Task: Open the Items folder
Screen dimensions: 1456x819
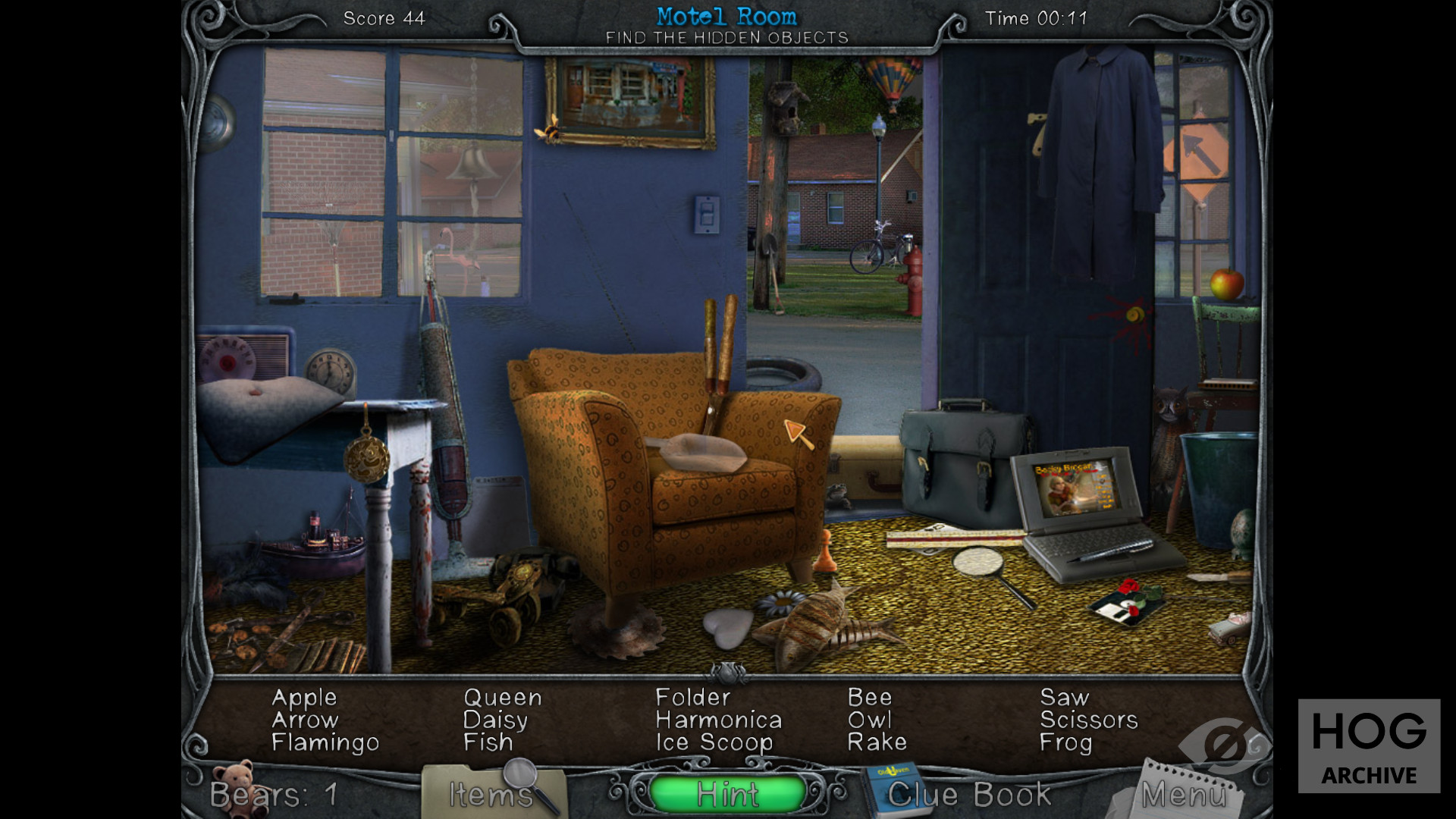Action: [491, 794]
